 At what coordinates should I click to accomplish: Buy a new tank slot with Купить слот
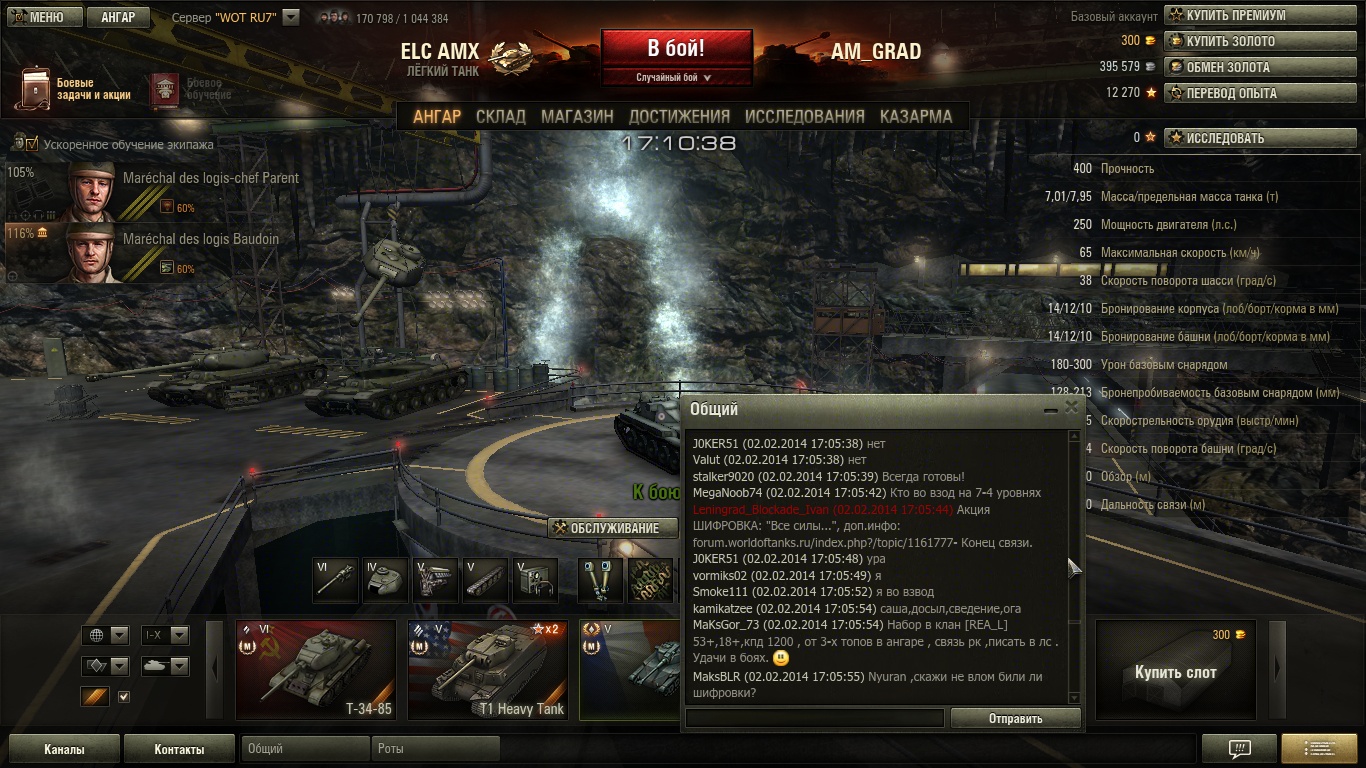click(x=1175, y=669)
